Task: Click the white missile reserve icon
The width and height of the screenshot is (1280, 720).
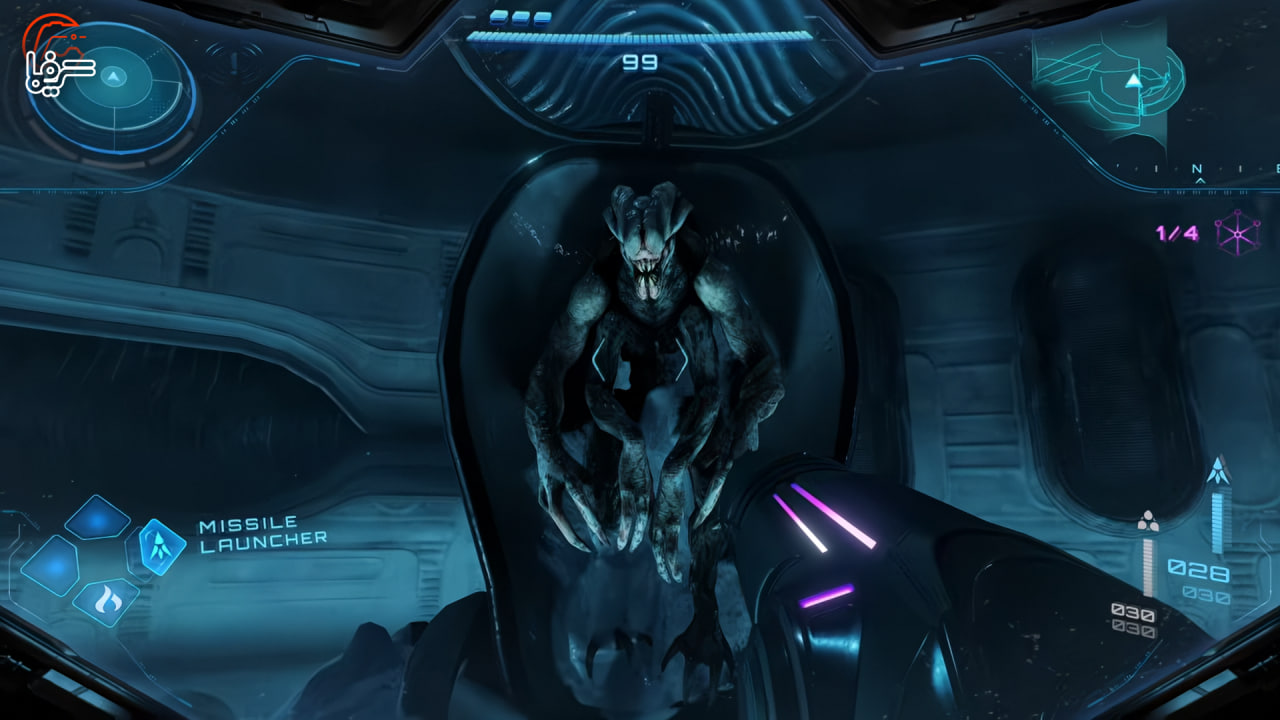Action: [x=1148, y=521]
